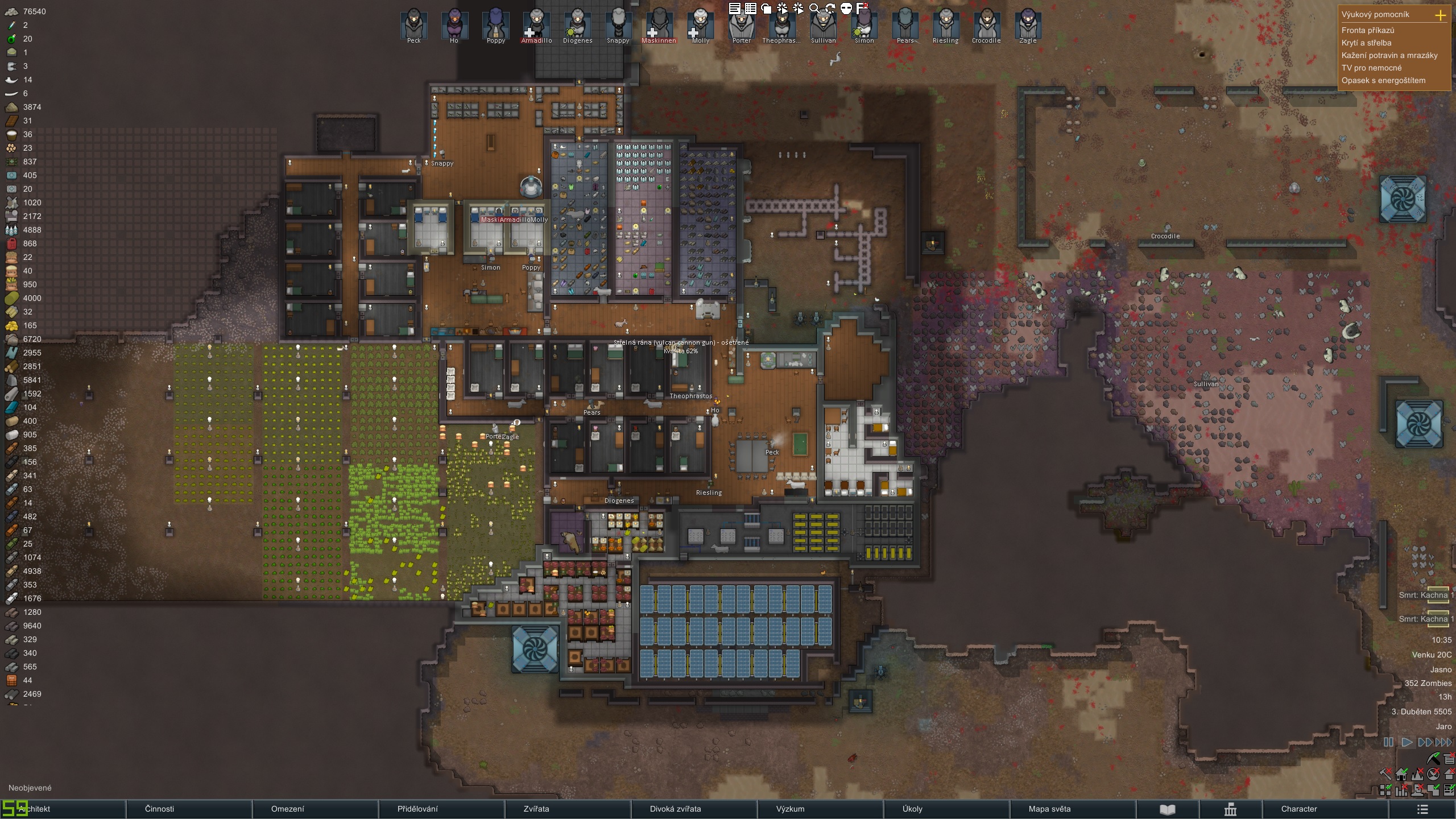Open the factions building-with-flag button
This screenshot has width=1456, height=819.
1230,809
